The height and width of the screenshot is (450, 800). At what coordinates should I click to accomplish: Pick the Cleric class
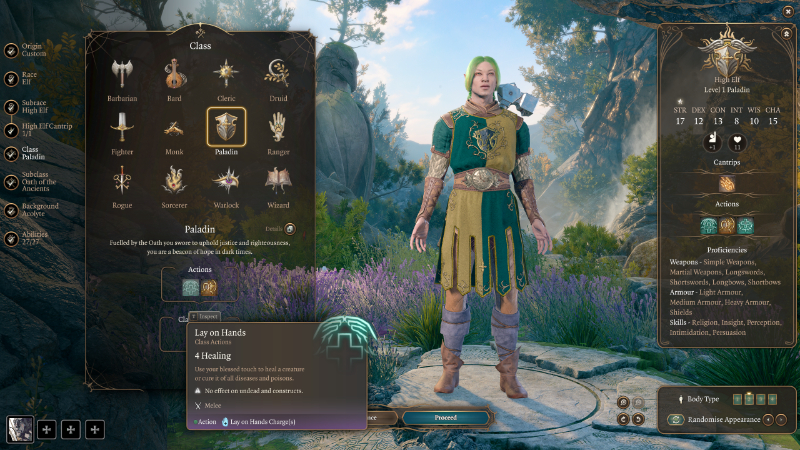coord(226,75)
